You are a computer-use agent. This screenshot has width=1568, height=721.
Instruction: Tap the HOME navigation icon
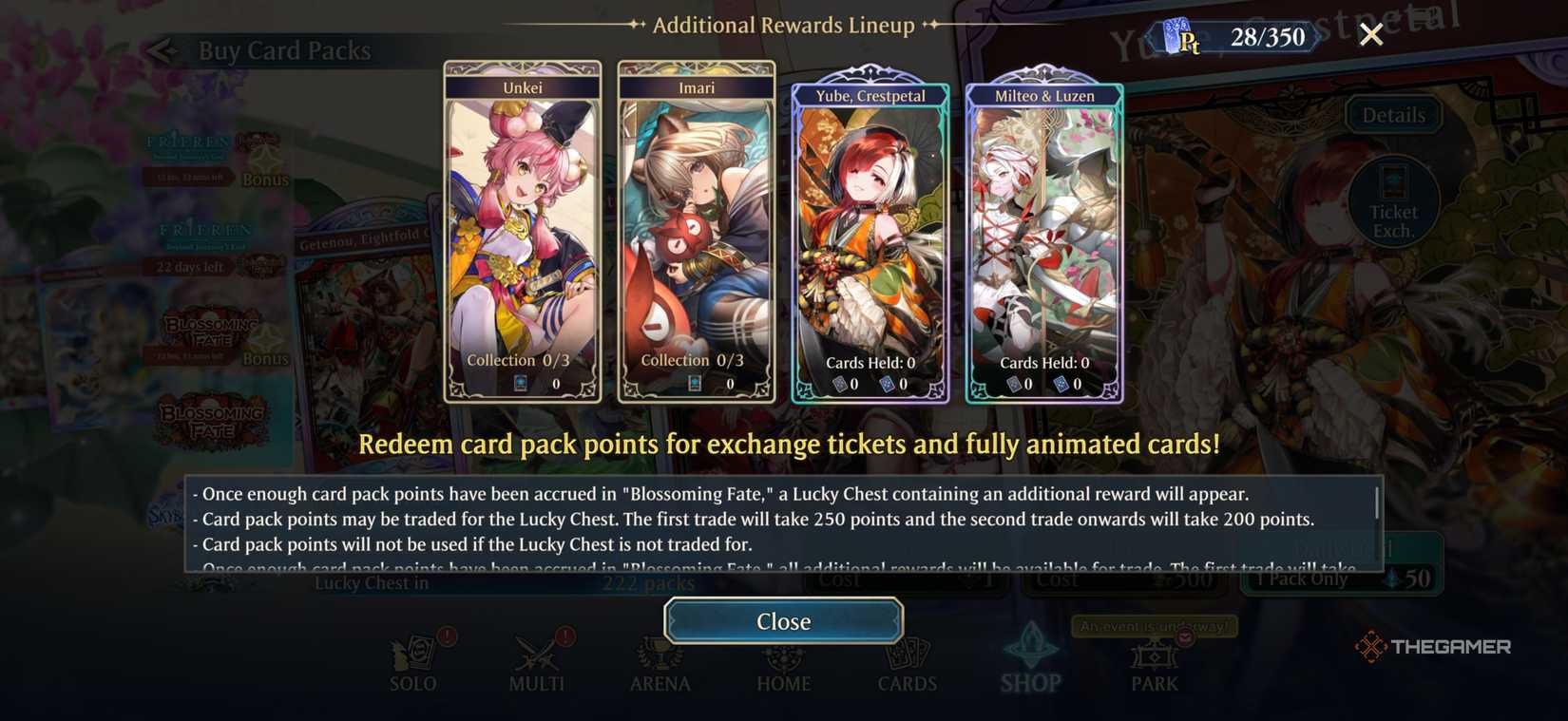[x=783, y=655]
